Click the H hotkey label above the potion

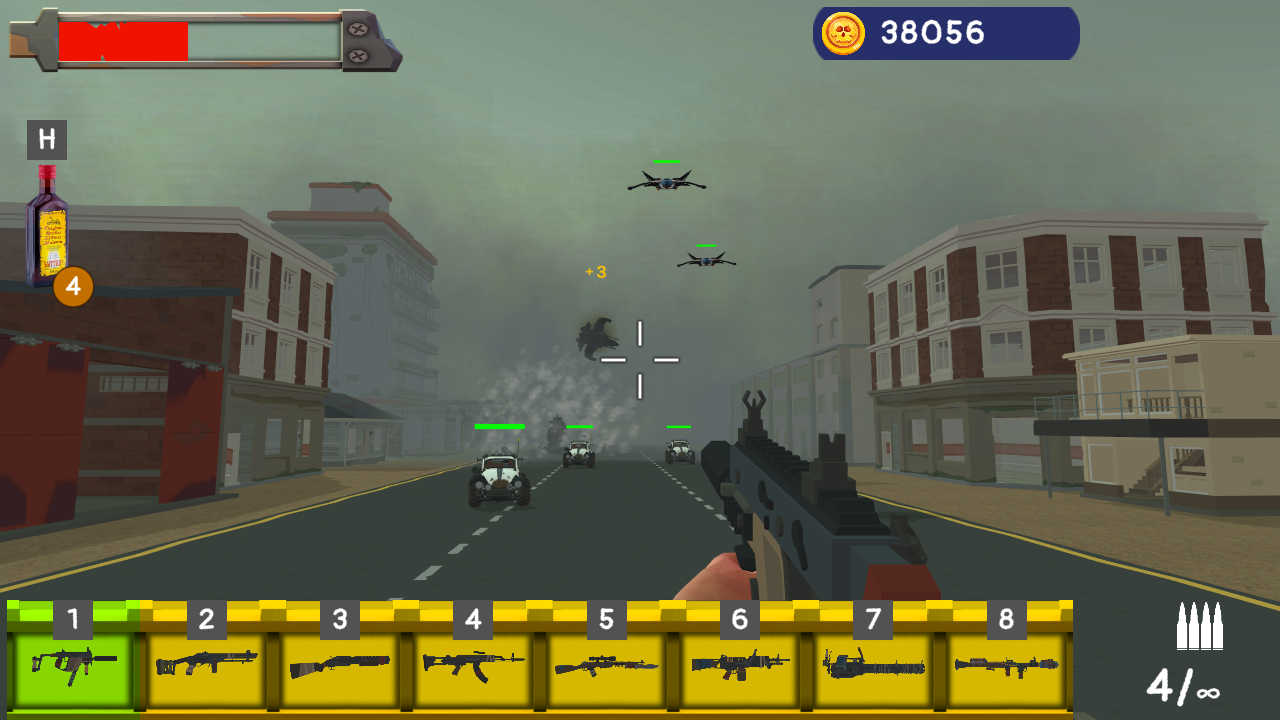(47, 139)
